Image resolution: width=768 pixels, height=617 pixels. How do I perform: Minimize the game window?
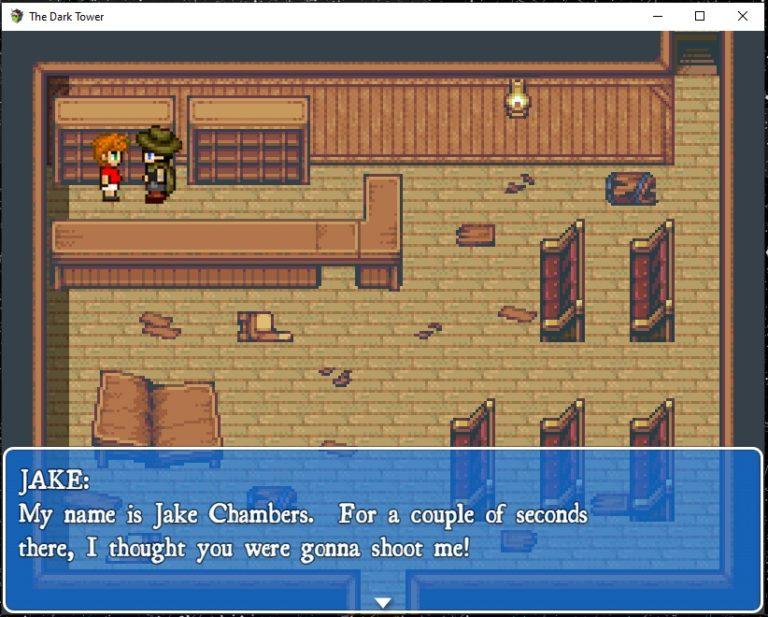point(657,16)
